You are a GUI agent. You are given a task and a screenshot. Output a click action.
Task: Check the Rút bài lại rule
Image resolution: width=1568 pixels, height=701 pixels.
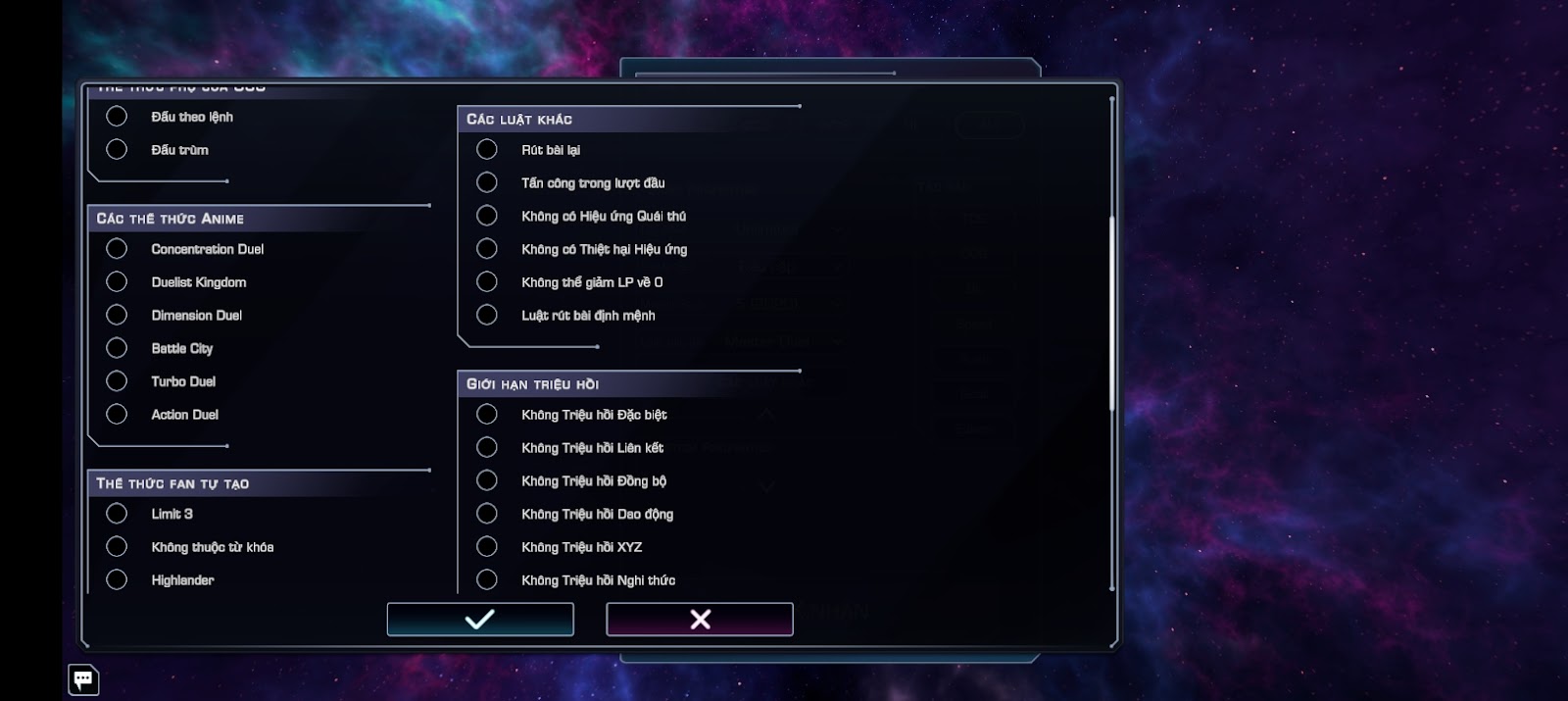point(487,150)
